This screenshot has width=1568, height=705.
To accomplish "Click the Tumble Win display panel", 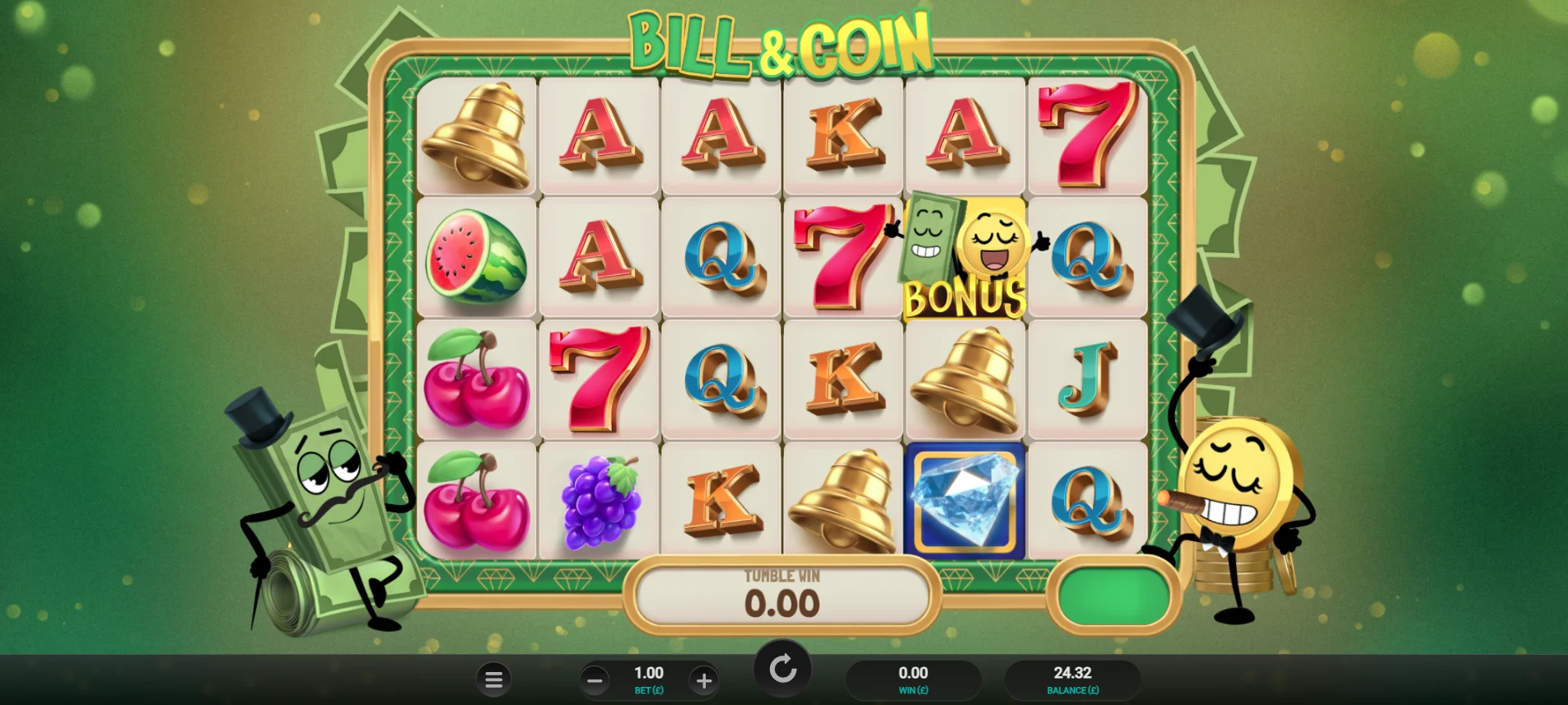I will click(x=782, y=595).
